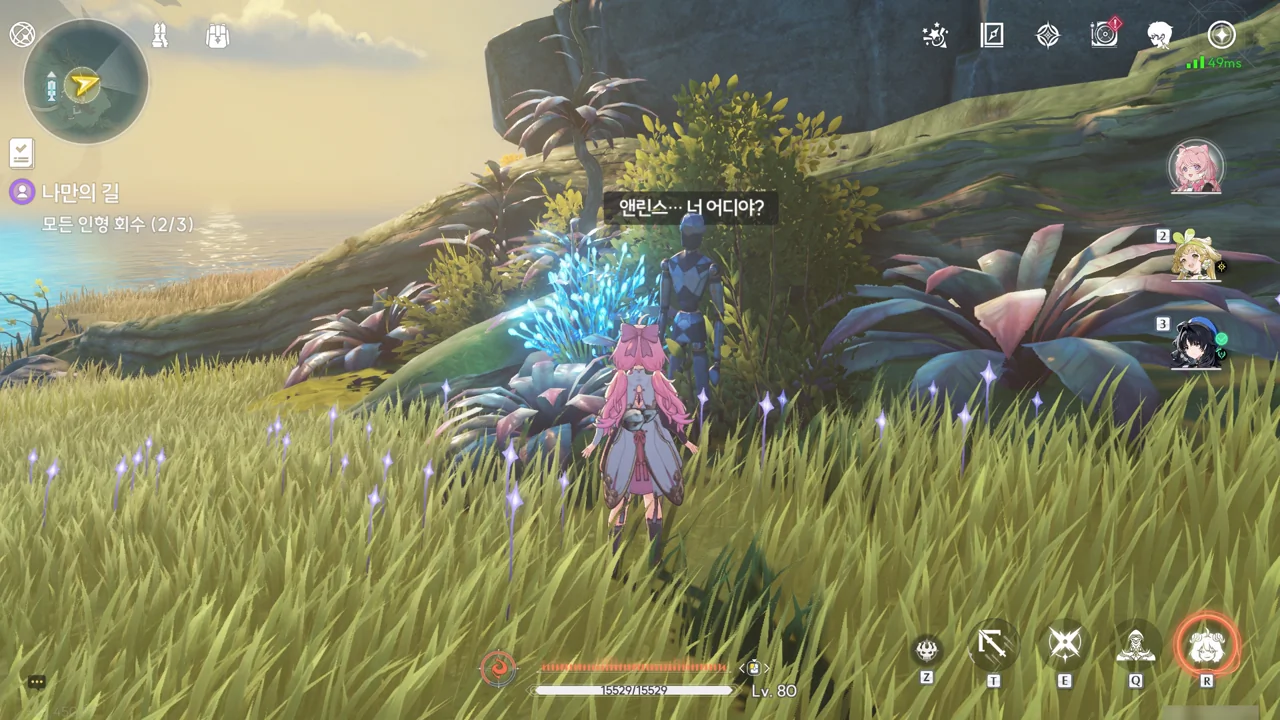1280x720 pixels.
Task: Open the disc icon with red alert
Action: pyautogui.click(x=1104, y=35)
